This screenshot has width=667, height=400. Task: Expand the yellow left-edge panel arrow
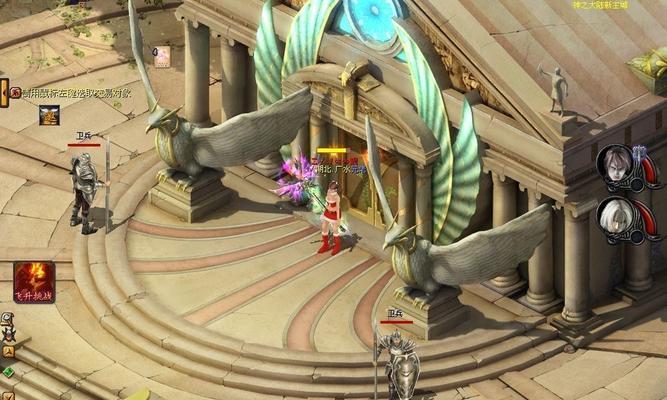(4, 91)
